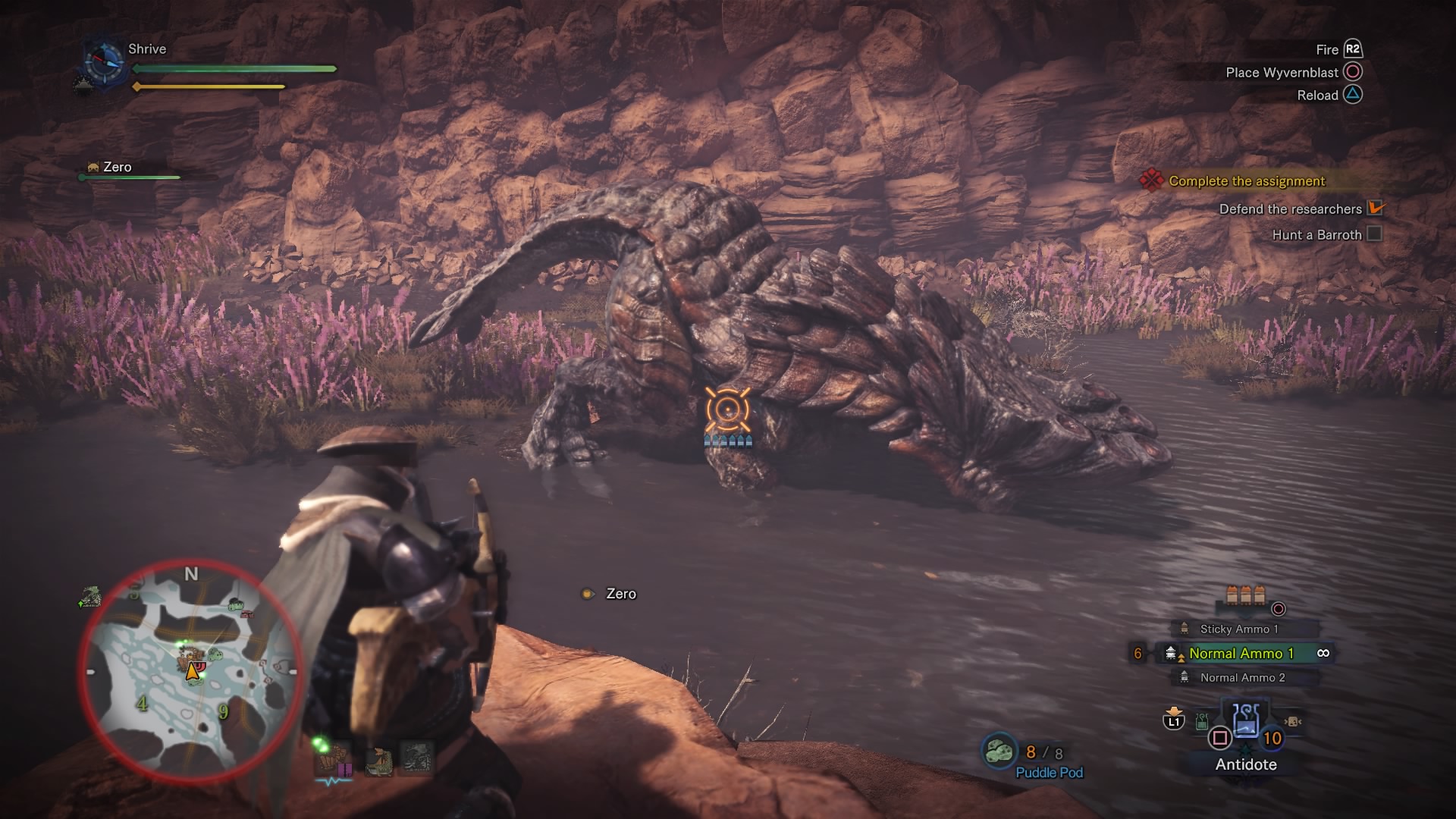The height and width of the screenshot is (819, 1456).
Task: Choose the highlighted Normal Ammo 1 entry
Action: coord(1241,653)
